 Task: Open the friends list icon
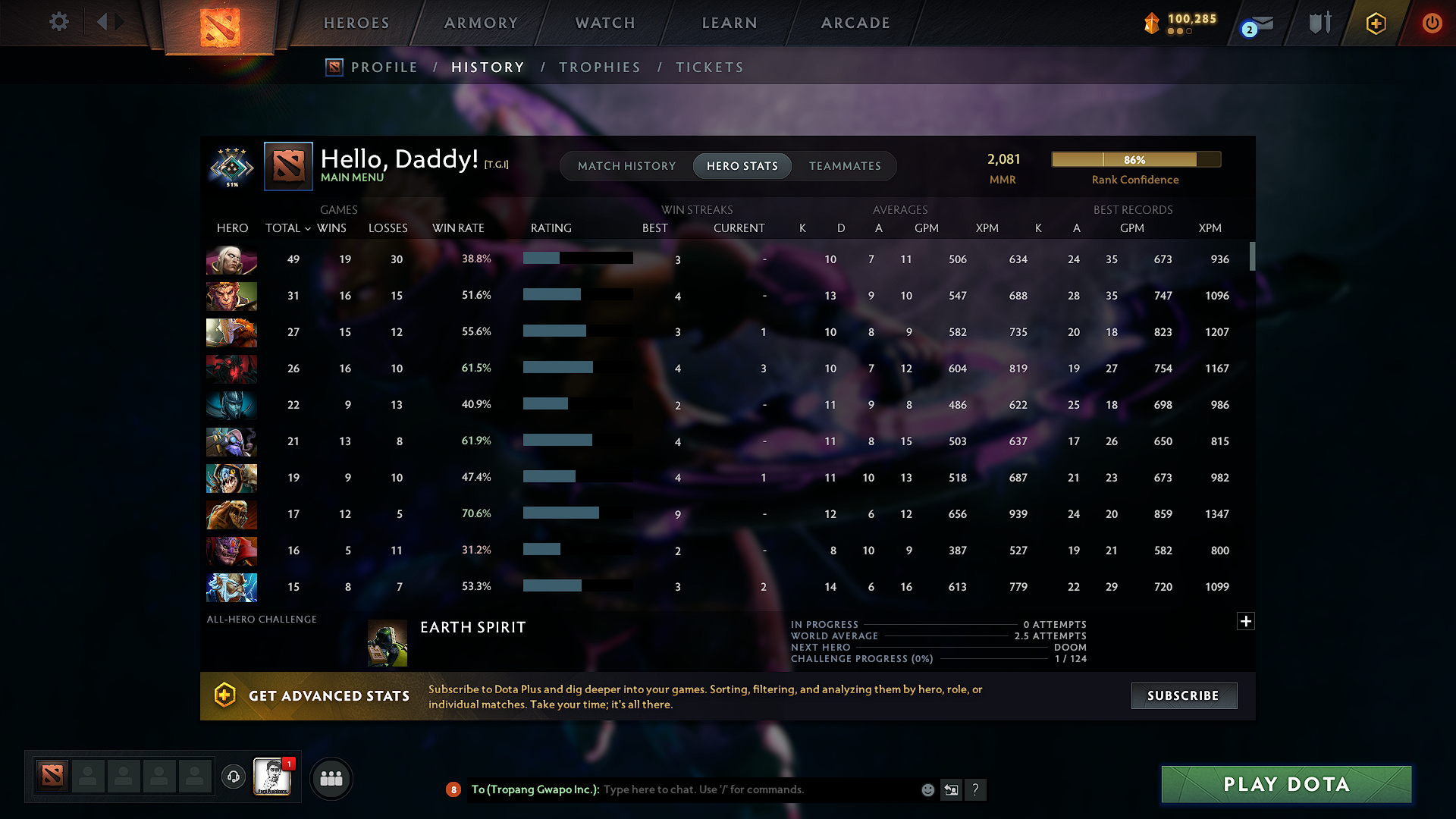click(x=331, y=778)
